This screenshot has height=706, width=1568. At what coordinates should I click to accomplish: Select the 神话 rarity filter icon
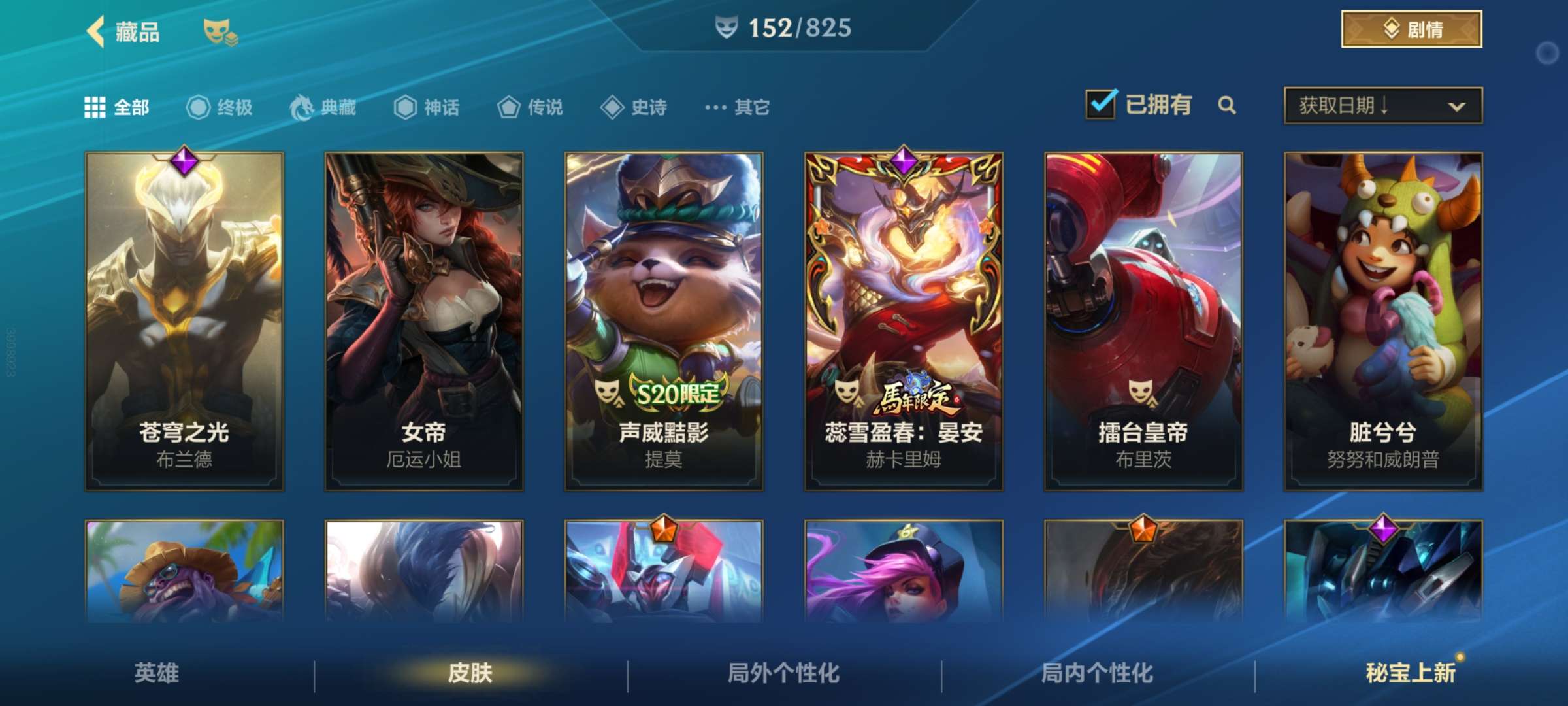[406, 108]
